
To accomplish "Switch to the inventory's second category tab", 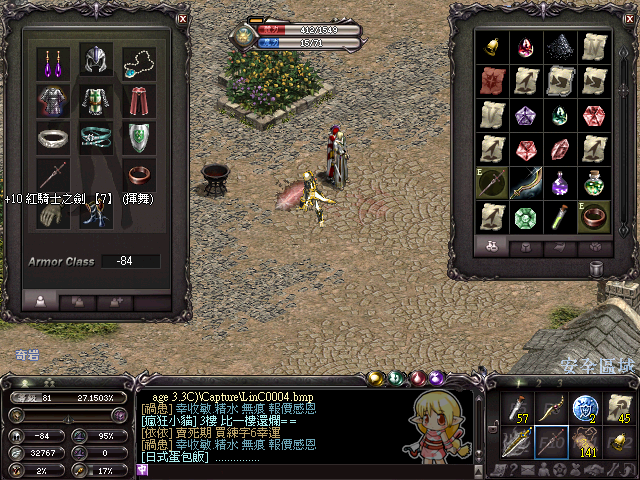I will click(526, 245).
